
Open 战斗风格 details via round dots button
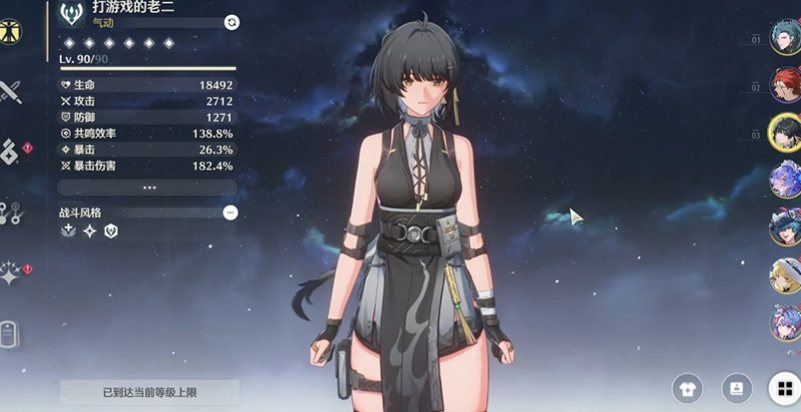[x=230, y=212]
